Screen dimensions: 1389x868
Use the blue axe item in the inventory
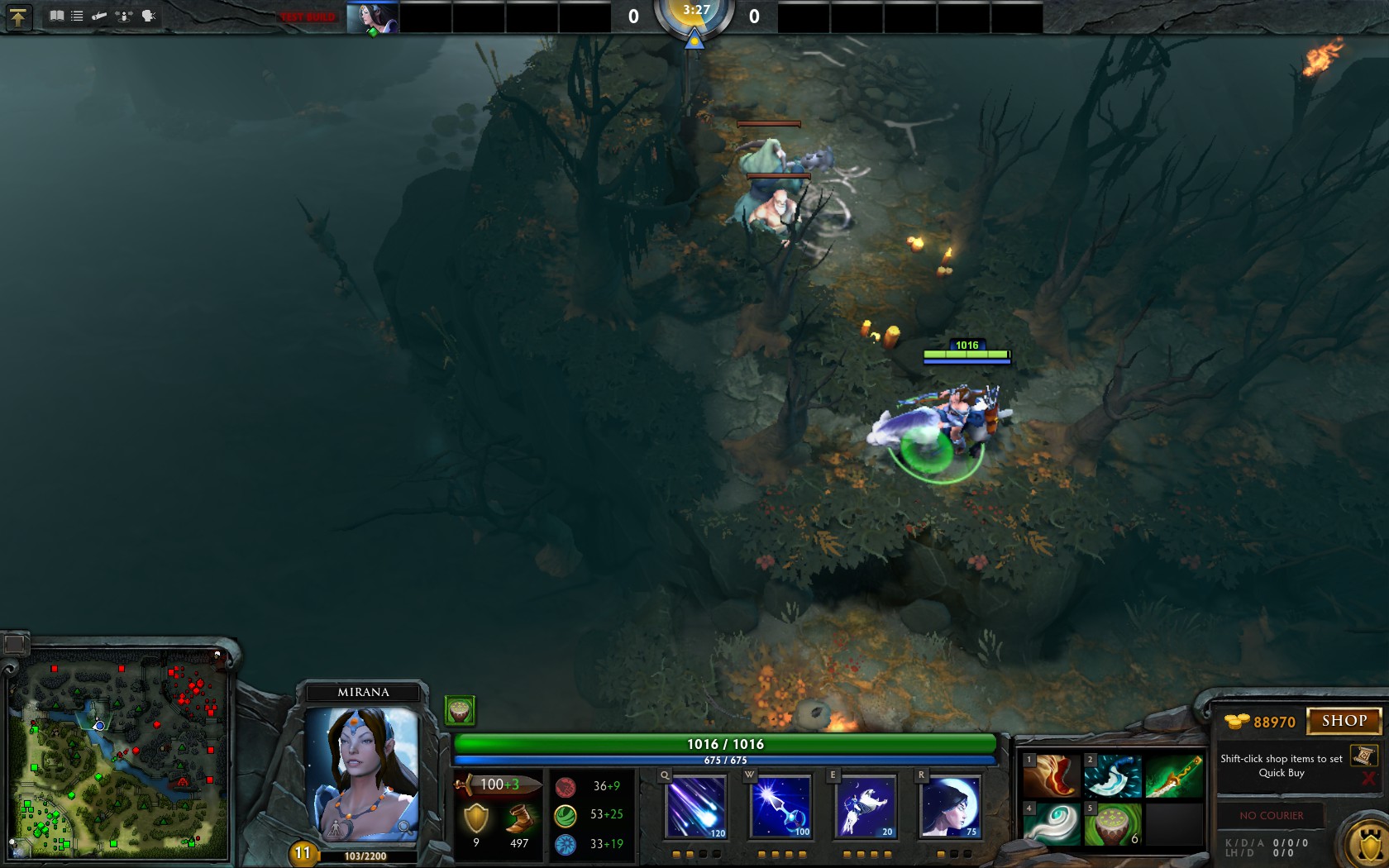[x=1112, y=776]
